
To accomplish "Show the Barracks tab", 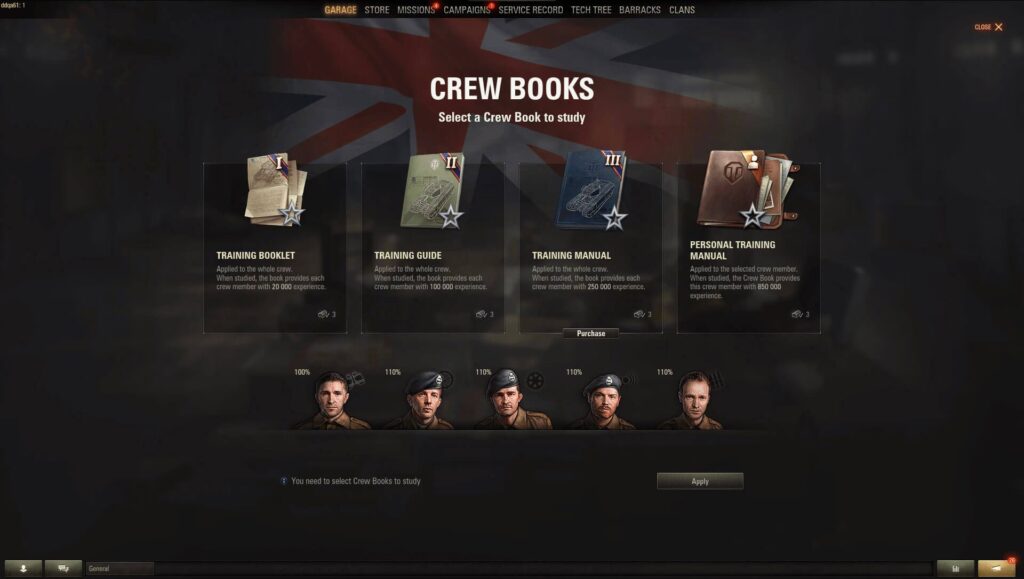I will [640, 10].
